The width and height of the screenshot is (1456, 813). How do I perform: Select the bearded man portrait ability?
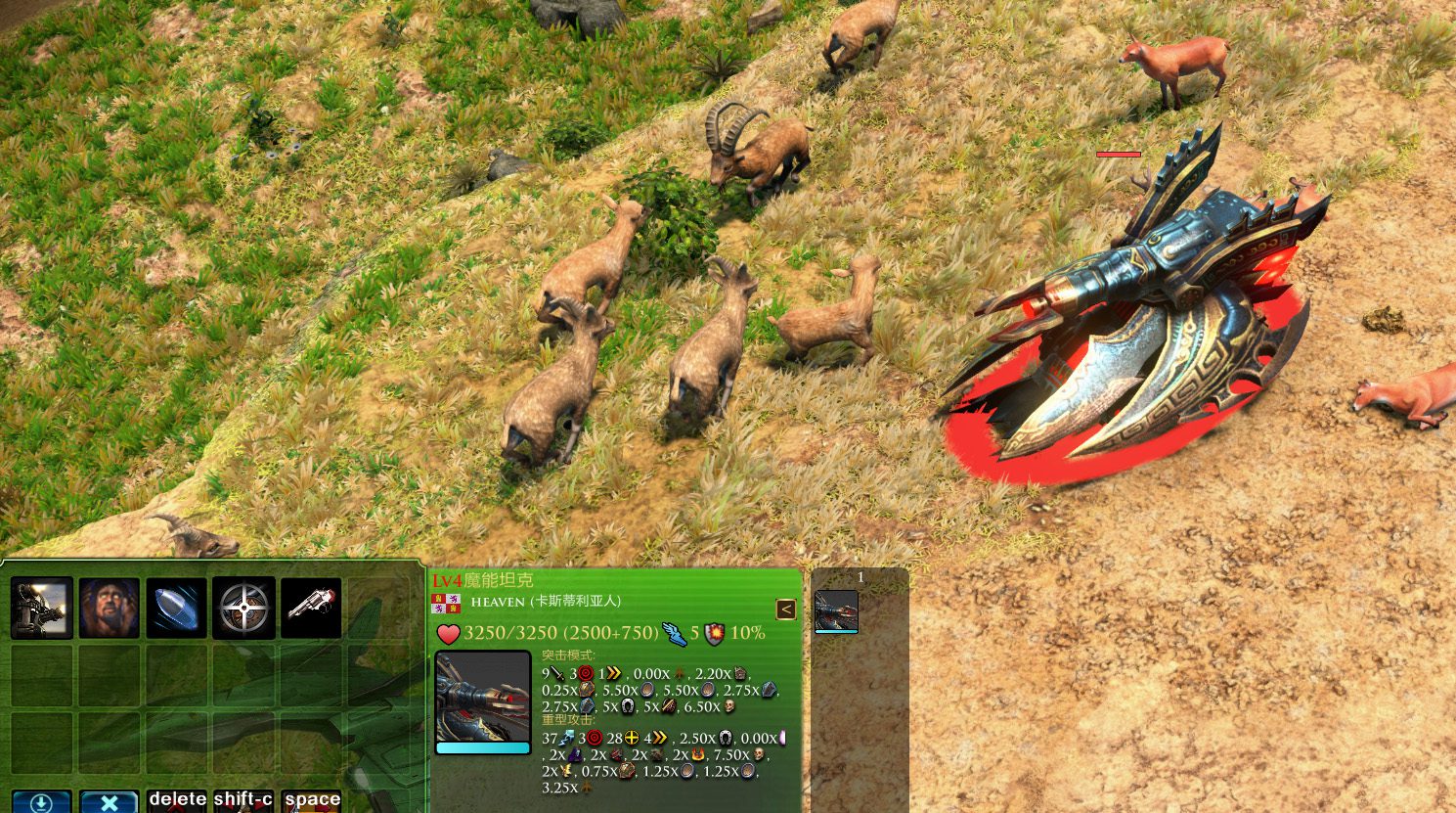[110, 608]
